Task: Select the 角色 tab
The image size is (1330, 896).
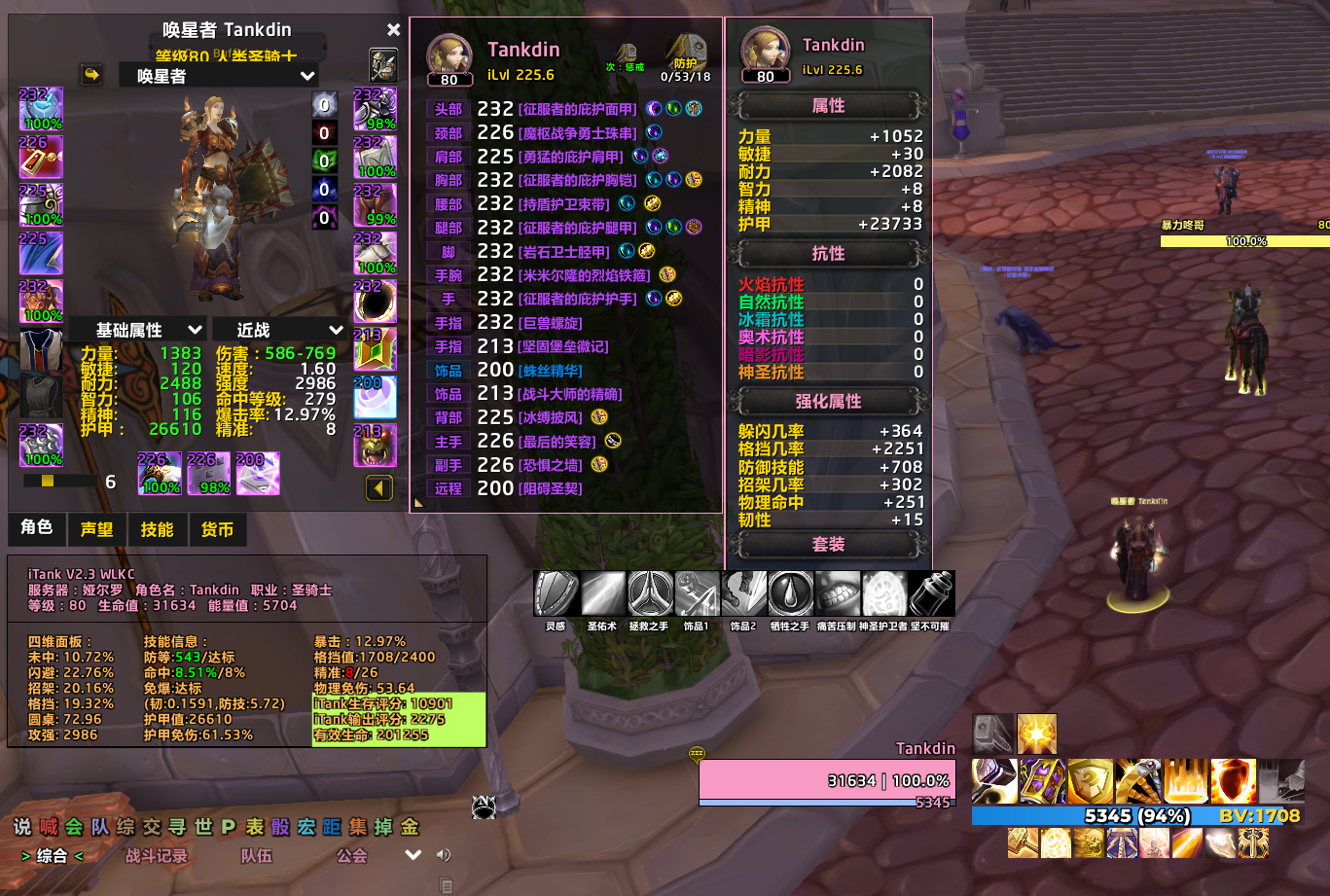Action: click(37, 527)
